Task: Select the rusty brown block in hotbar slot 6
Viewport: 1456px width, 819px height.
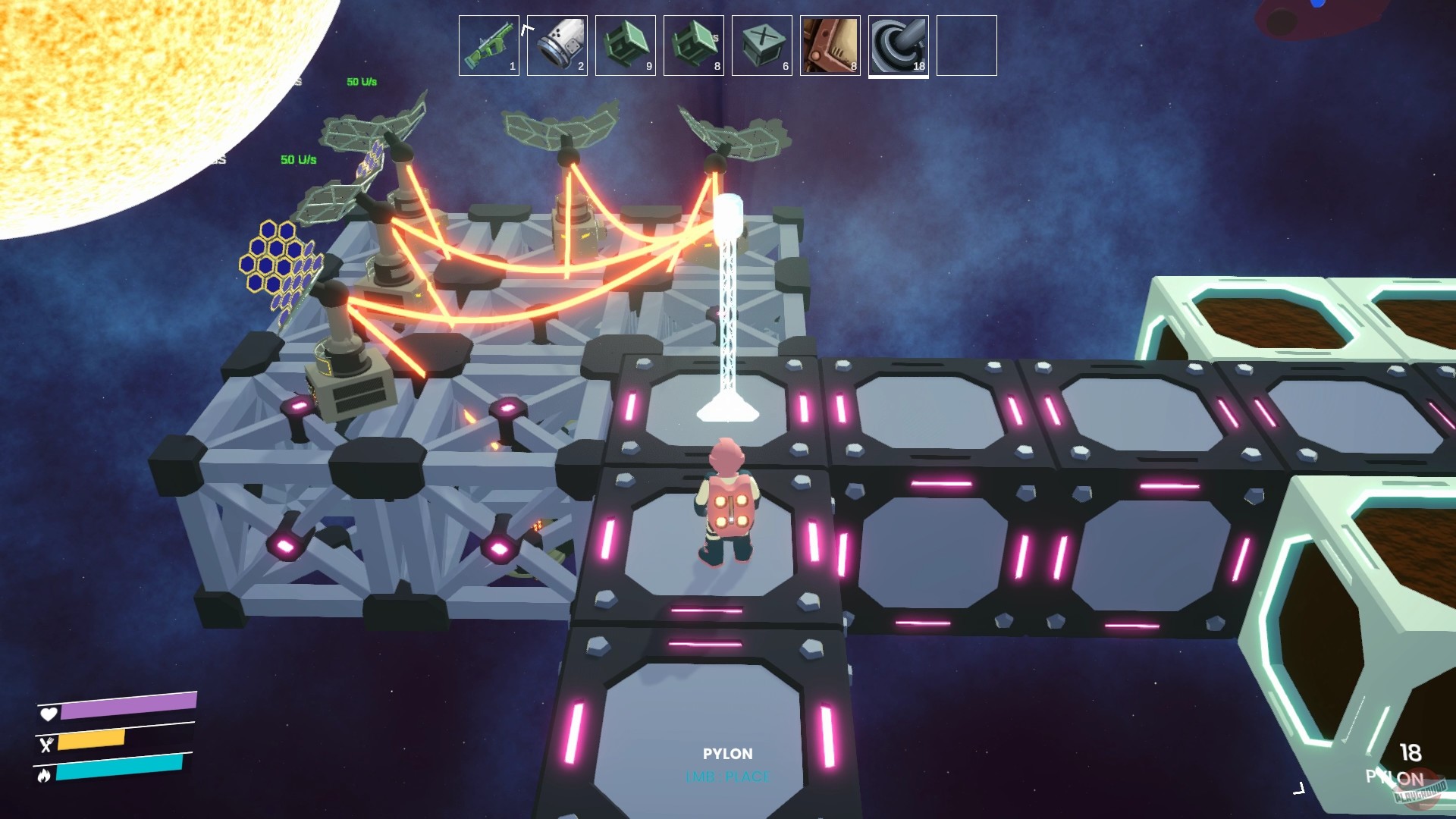Action: (x=829, y=45)
